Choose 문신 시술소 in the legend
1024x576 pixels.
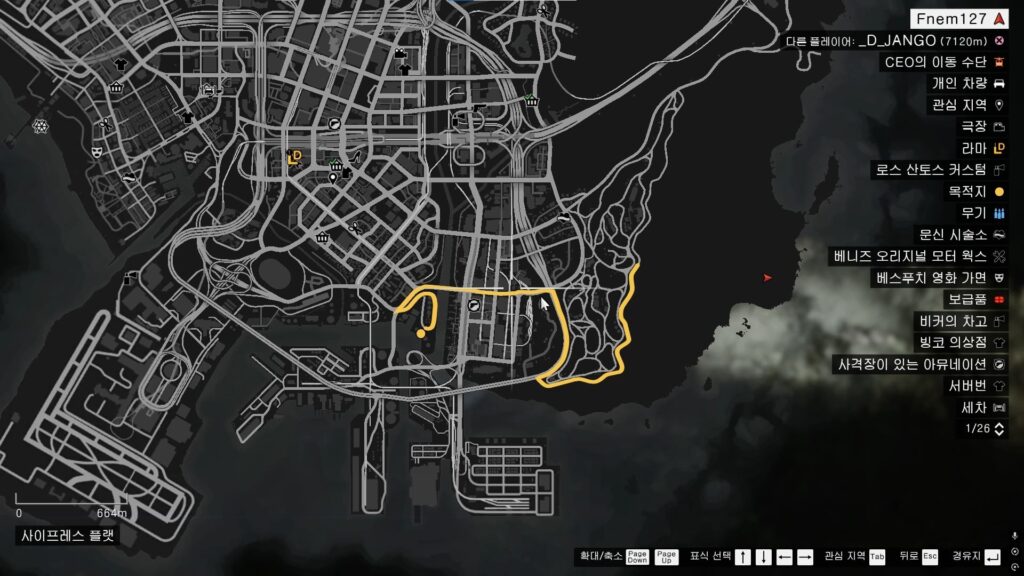tap(946, 234)
